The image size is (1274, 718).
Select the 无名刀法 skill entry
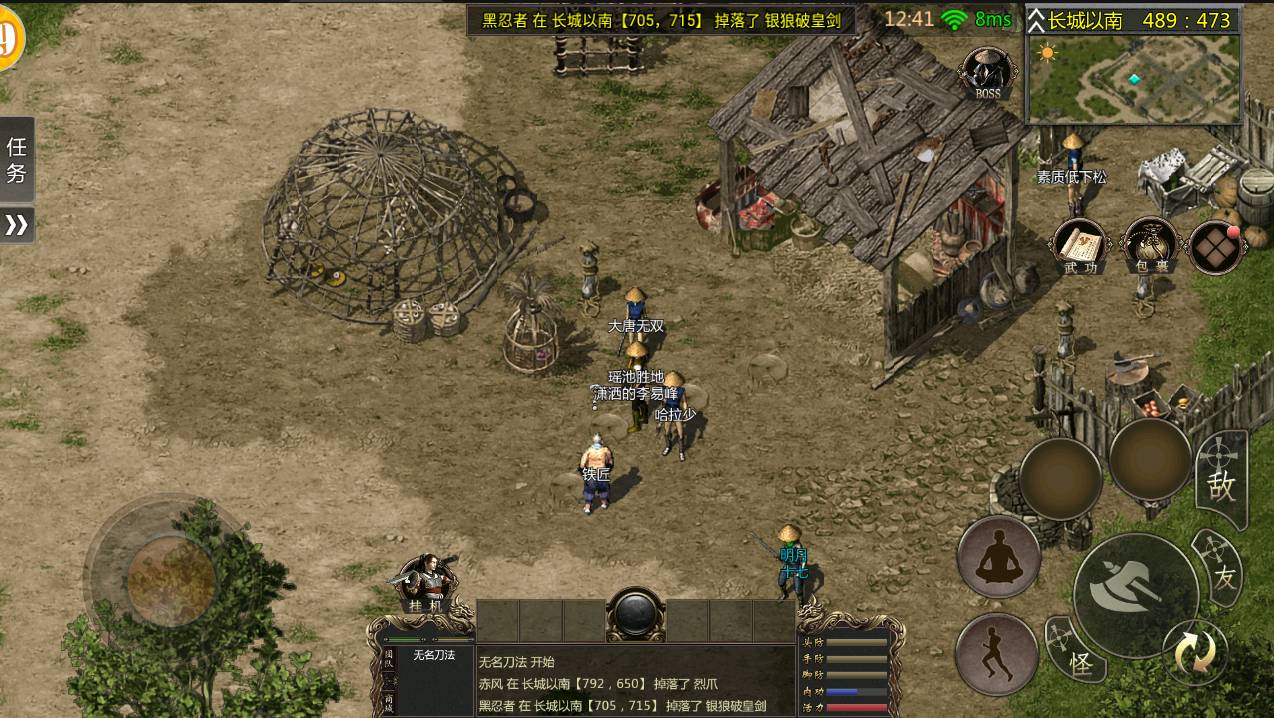coord(434,655)
